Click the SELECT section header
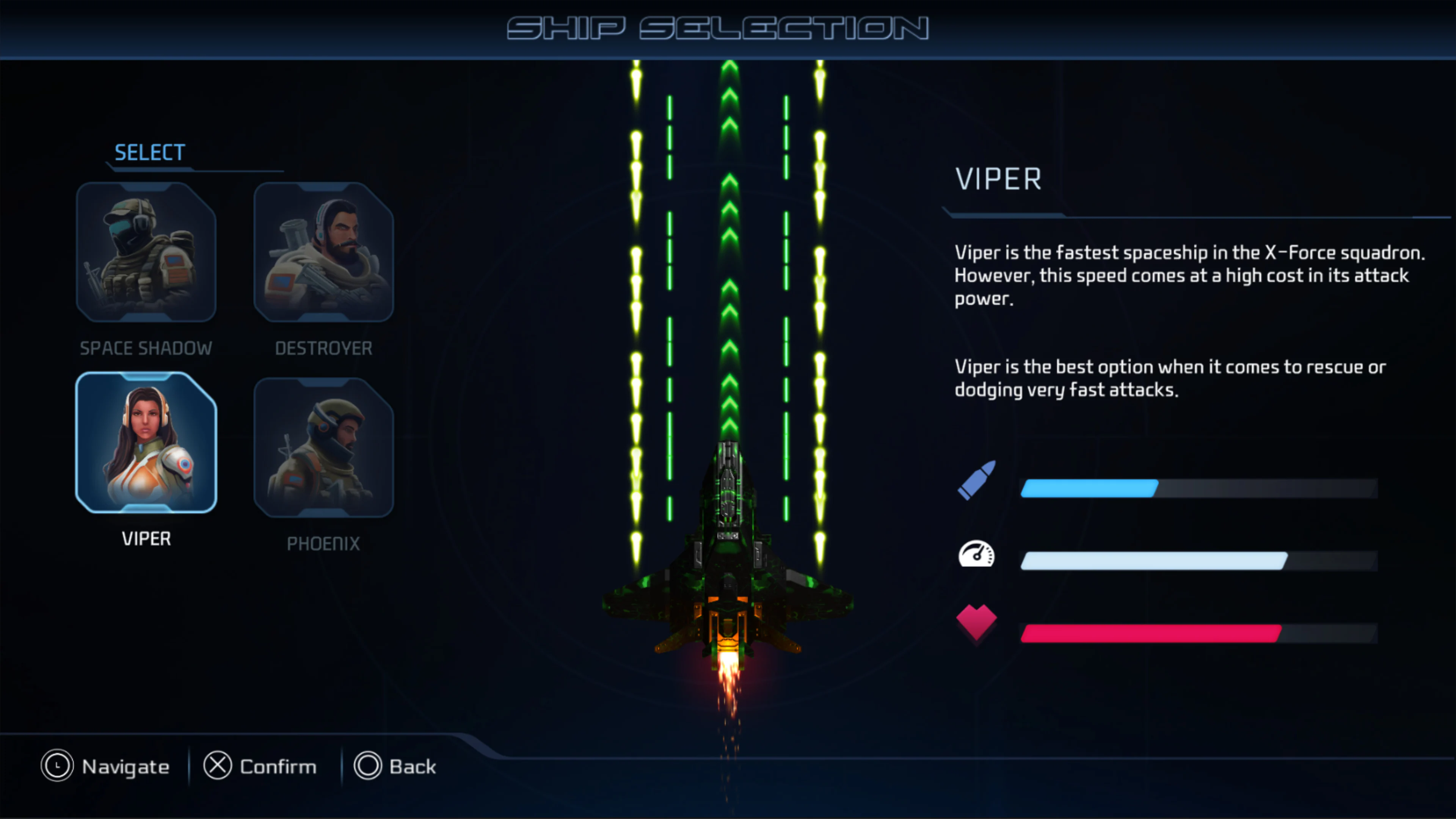 pos(148,152)
